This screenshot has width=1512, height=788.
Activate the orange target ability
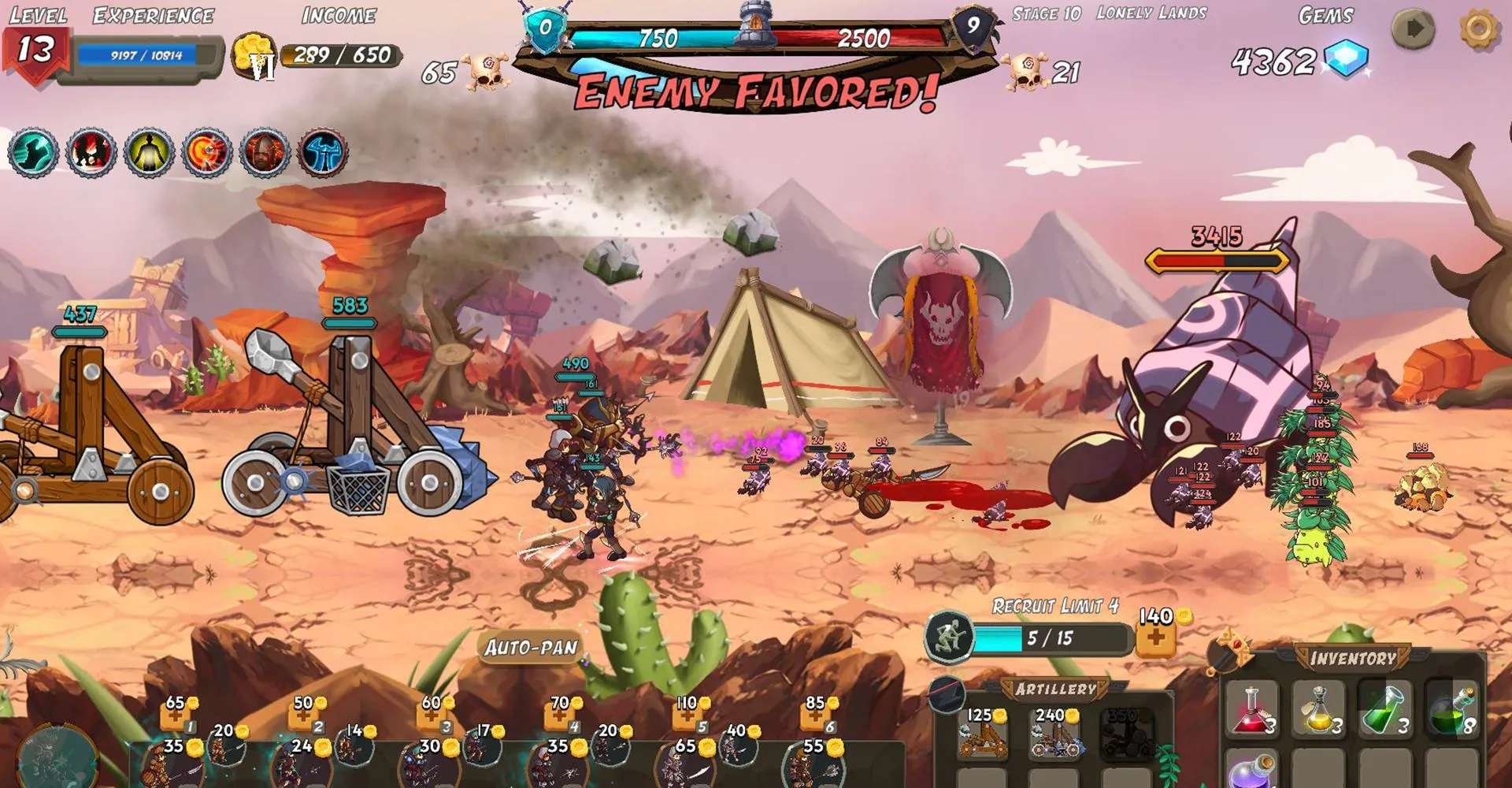(x=206, y=152)
